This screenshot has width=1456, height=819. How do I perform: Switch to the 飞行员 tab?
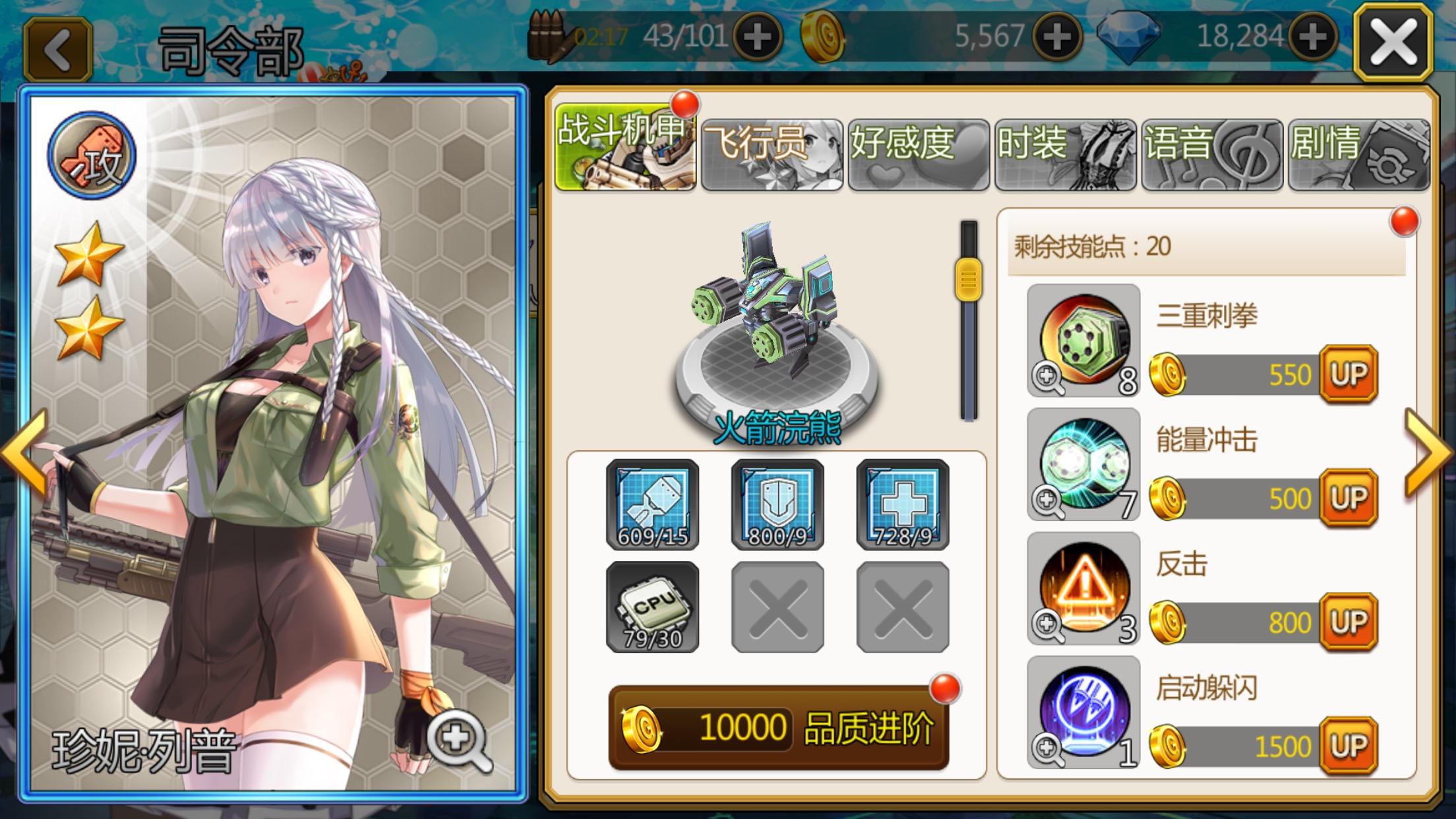772,154
